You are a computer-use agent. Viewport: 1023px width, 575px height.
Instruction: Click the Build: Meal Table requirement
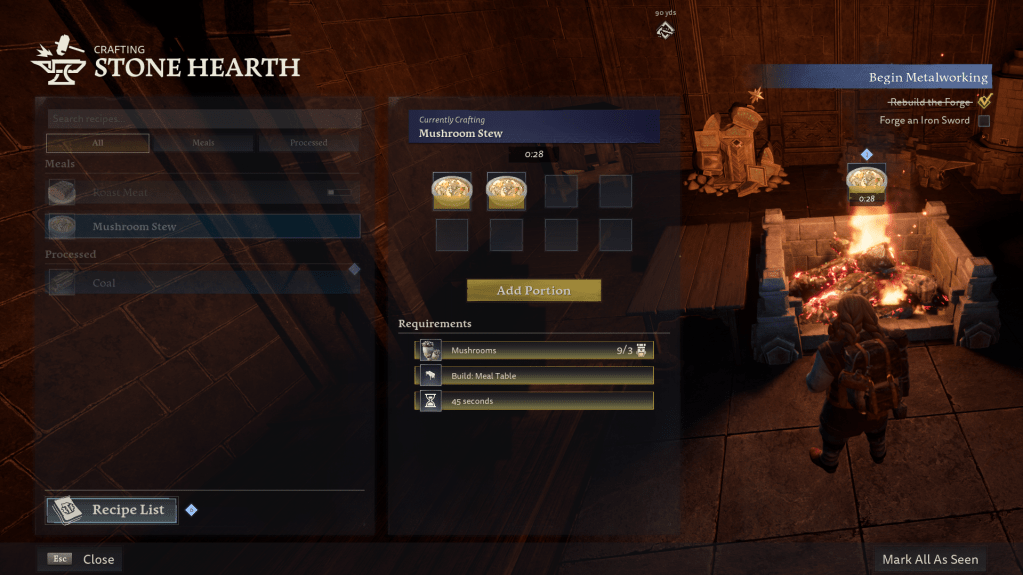534,375
